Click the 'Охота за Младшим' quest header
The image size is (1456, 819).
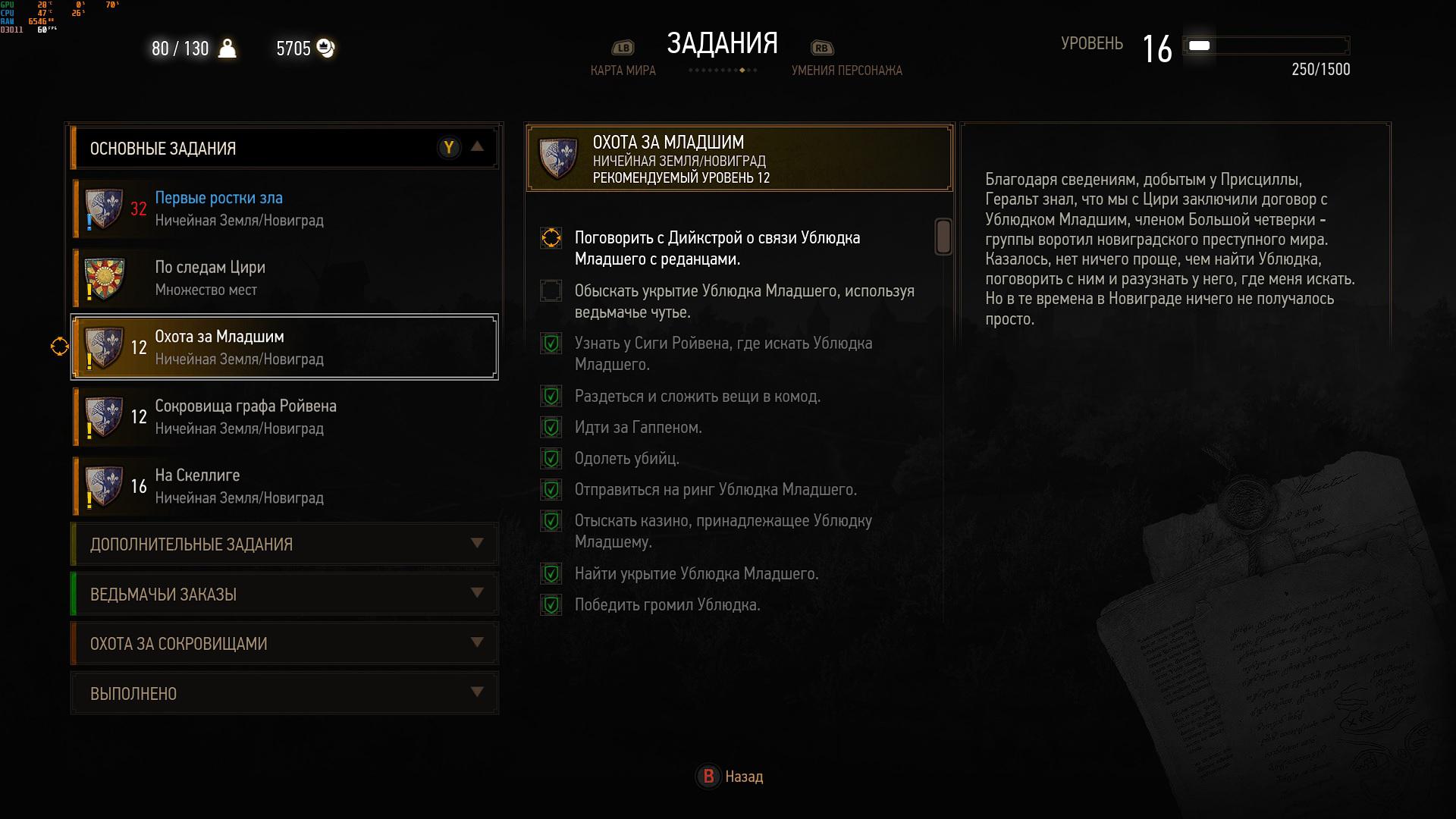(x=739, y=158)
